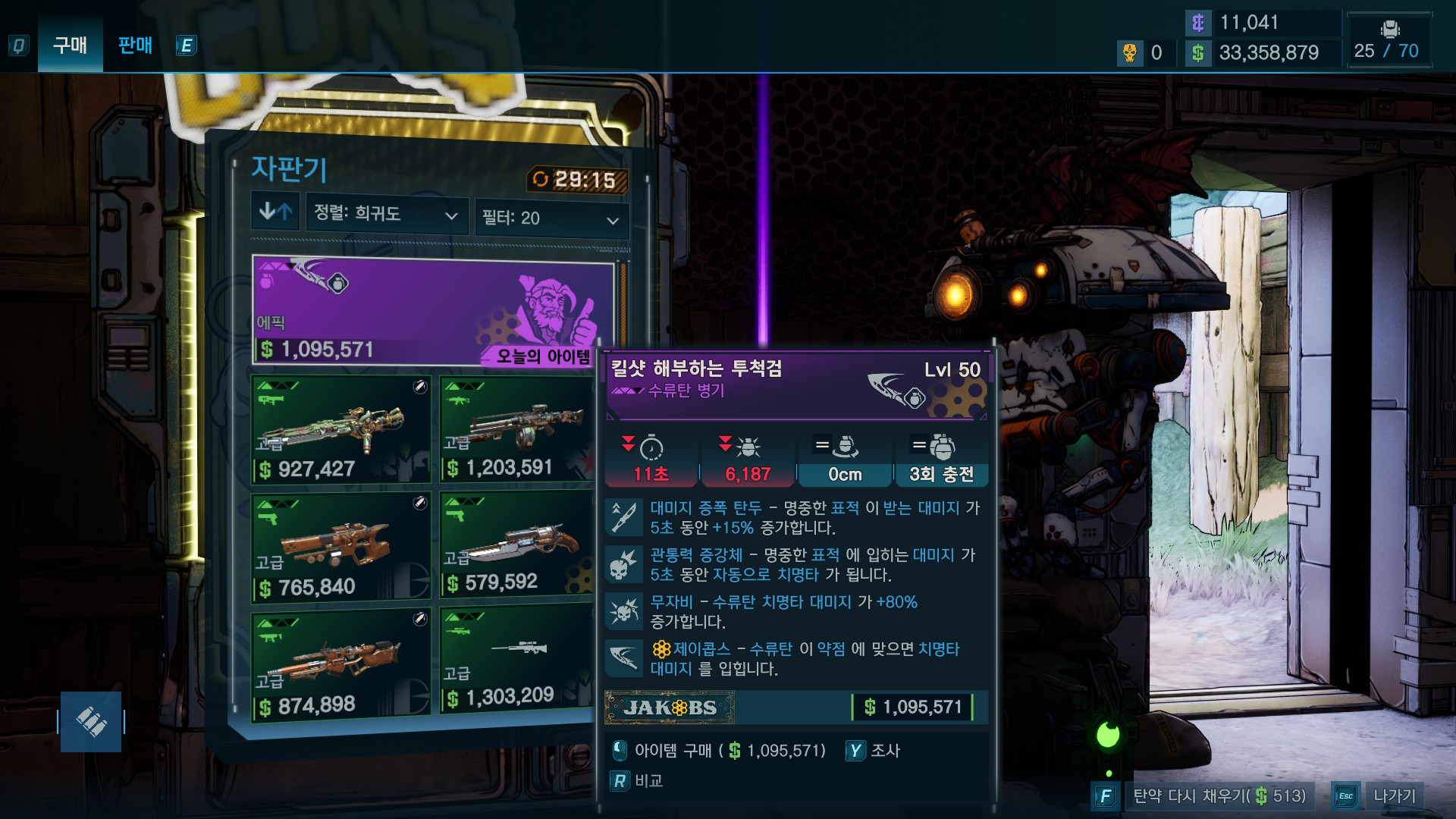The height and width of the screenshot is (819, 1456).
Task: Choose the weapon costing $765,840
Action: click(341, 548)
